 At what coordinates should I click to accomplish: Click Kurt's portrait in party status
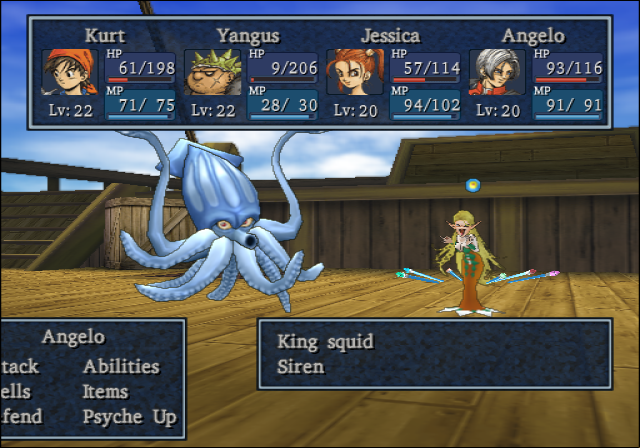coord(70,72)
